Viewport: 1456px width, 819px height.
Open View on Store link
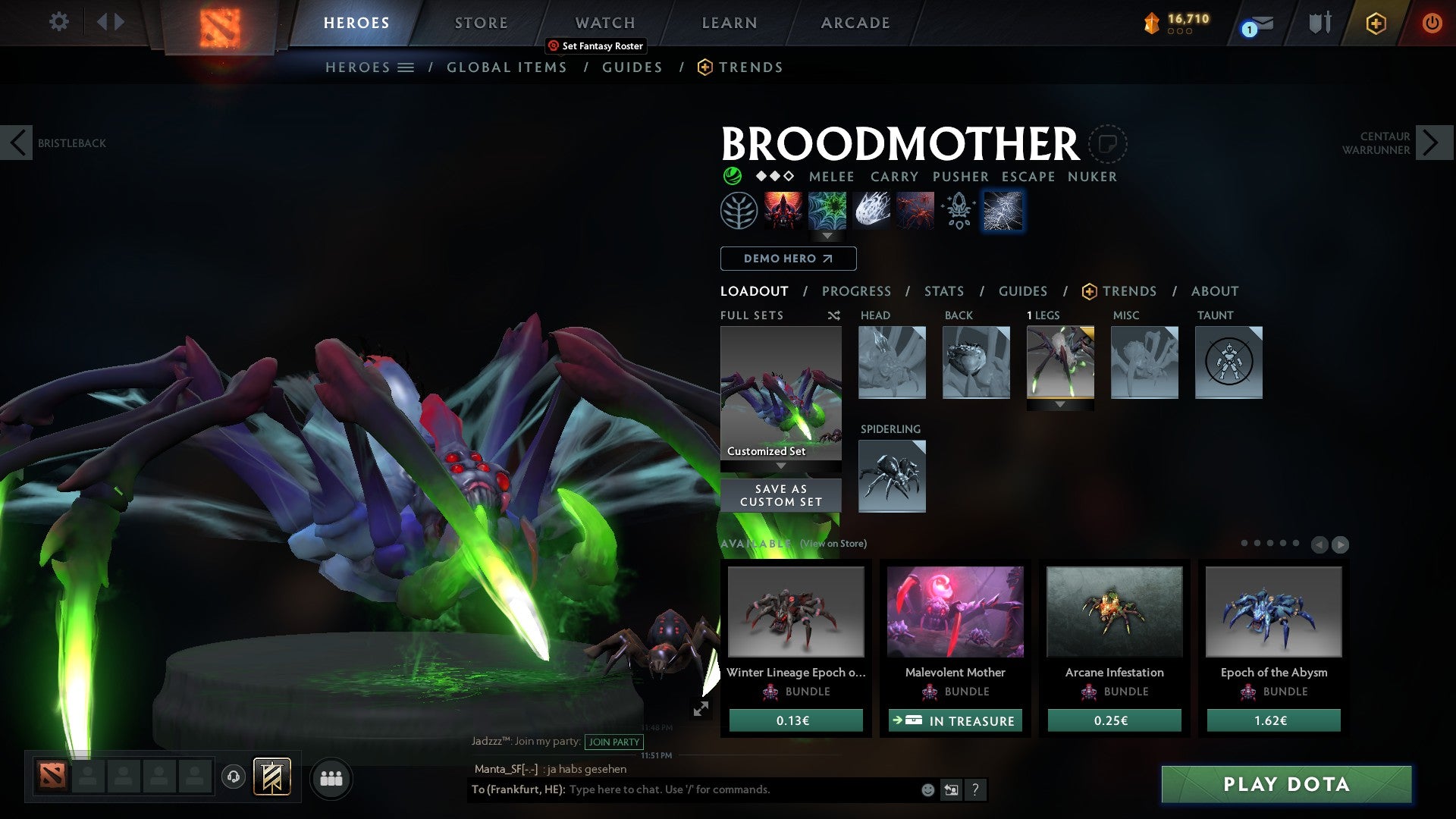coord(832,544)
